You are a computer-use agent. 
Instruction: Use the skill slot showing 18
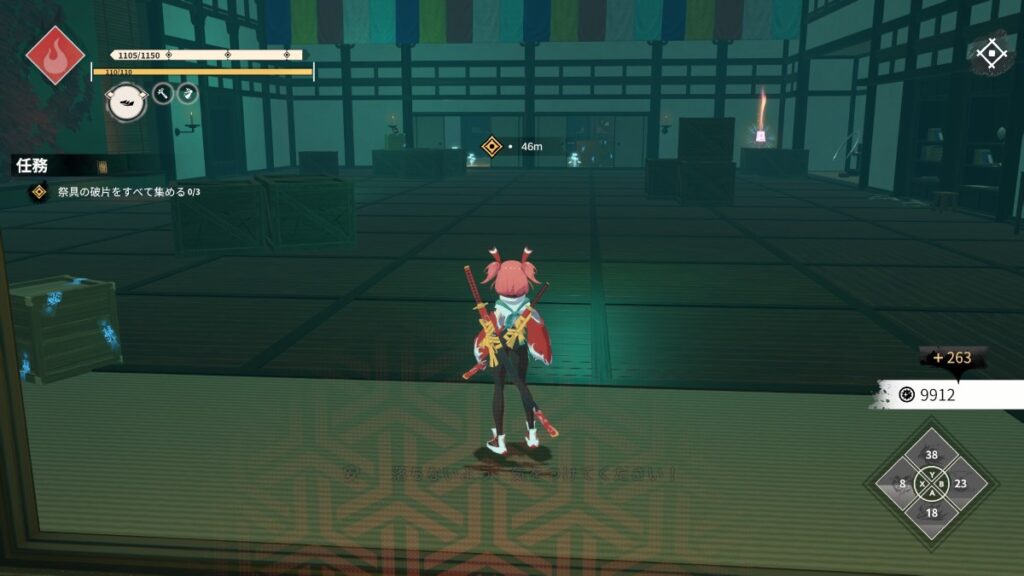(x=932, y=513)
